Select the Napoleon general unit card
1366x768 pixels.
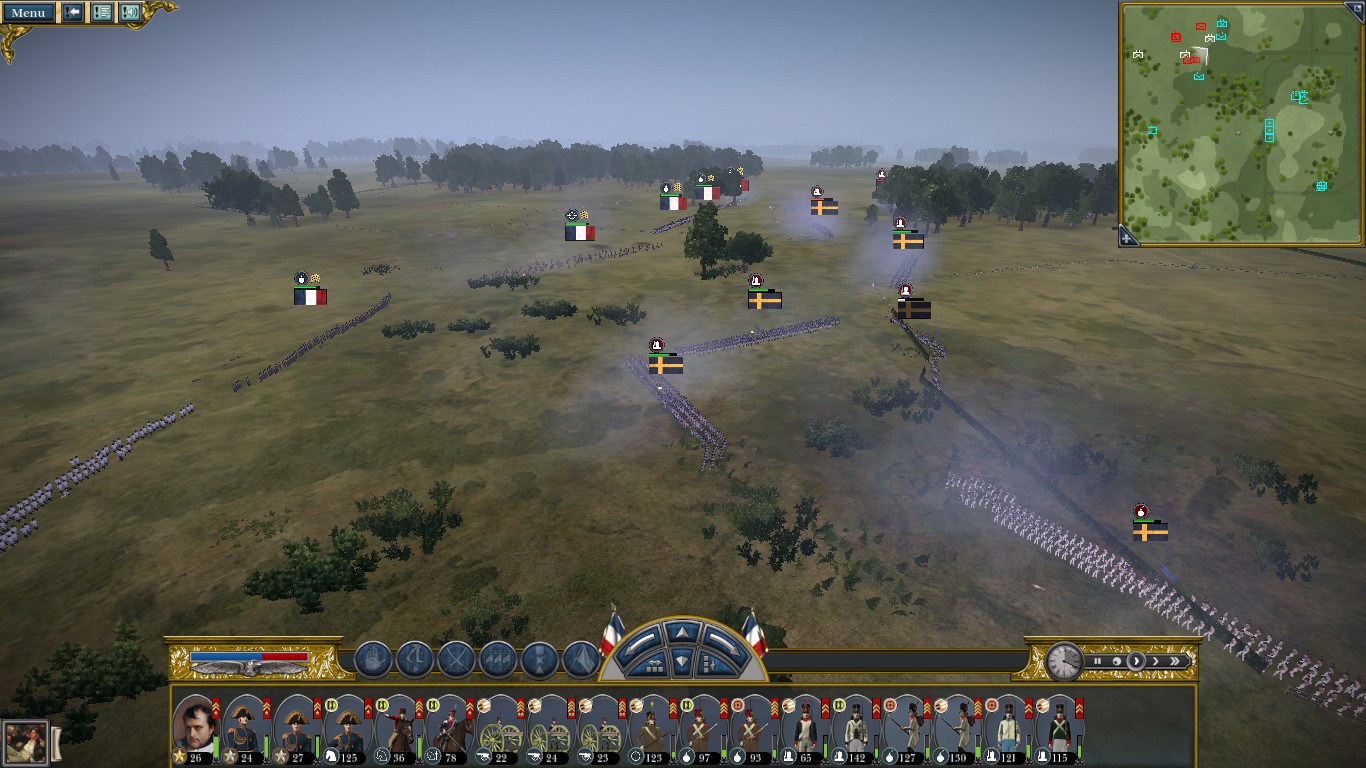[194, 726]
